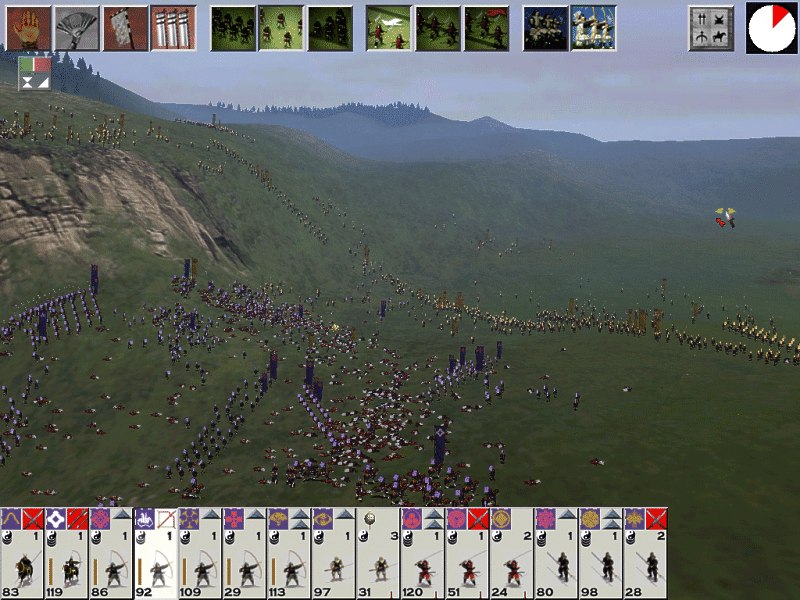
Task: Click the three white banners icon
Action: pyautogui.click(x=172, y=28)
